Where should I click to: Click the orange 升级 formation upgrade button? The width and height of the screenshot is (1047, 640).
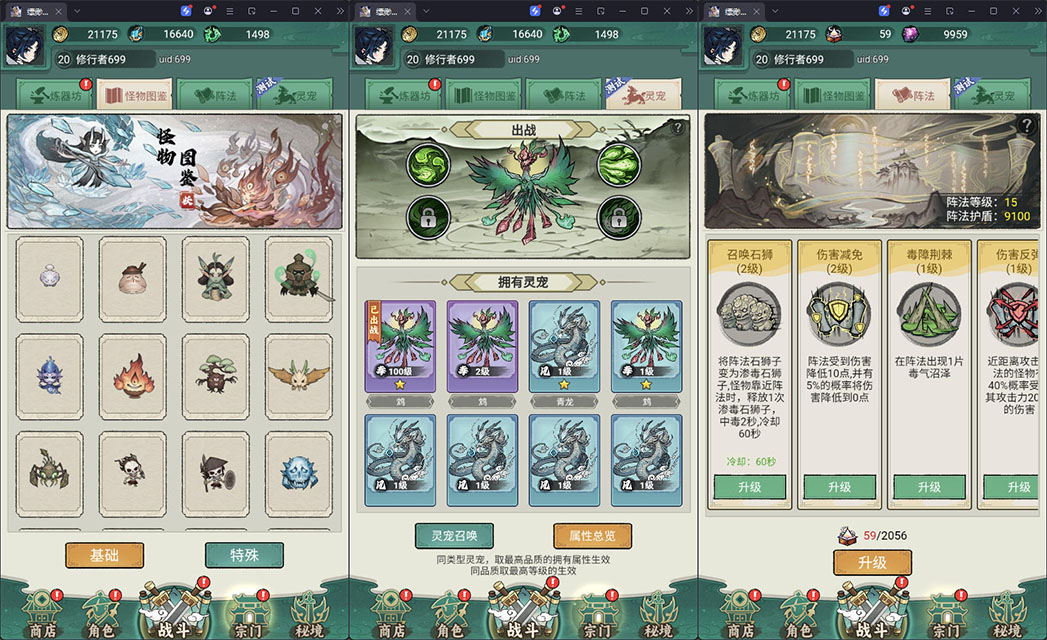point(872,562)
